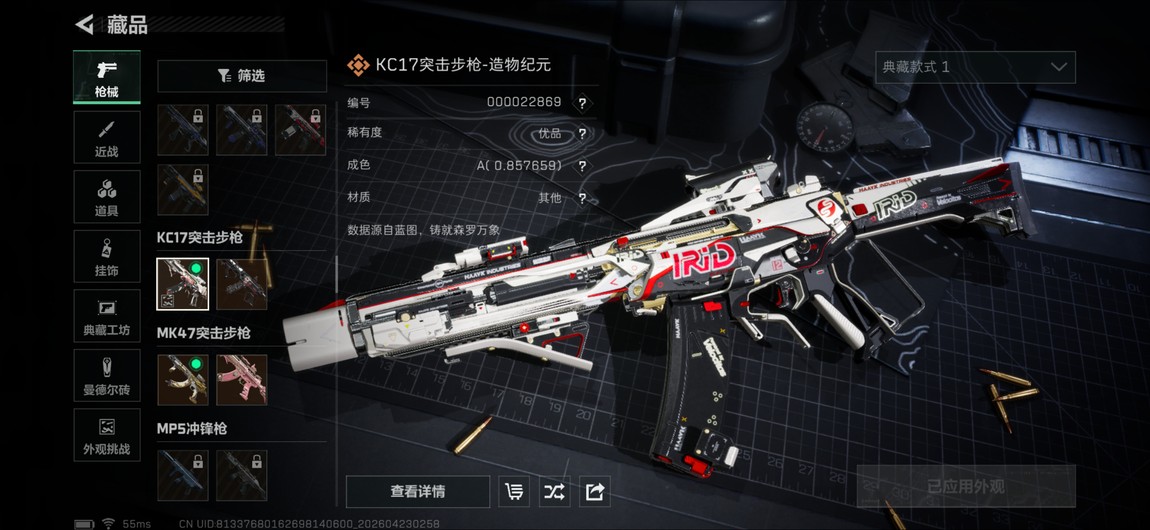Select the 枪械 firearms category tab
Viewport: 1150px width, 530px height.
tap(107, 77)
